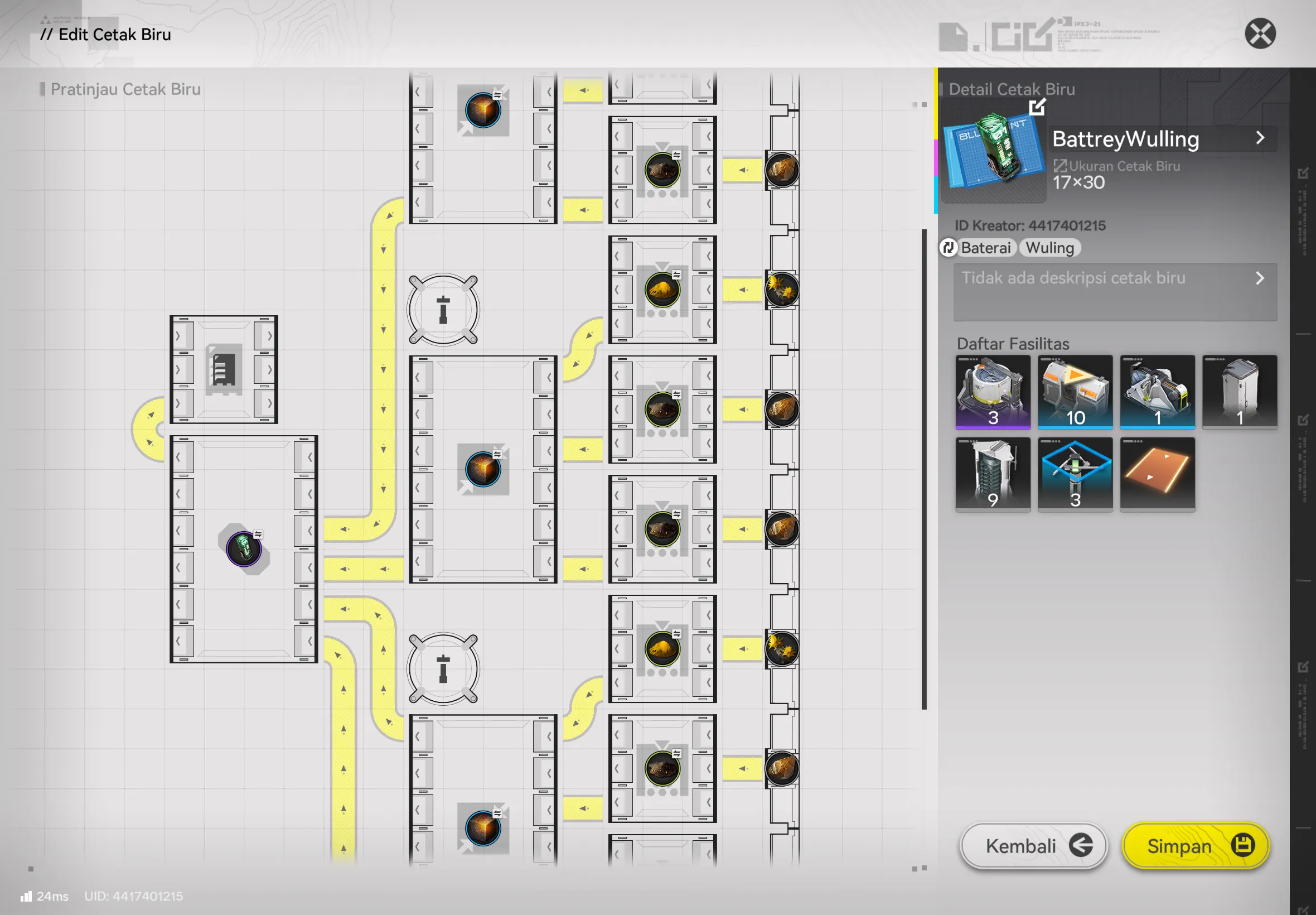The image size is (1316, 915).
Task: Select the facility tile with count 10
Action: click(x=1075, y=392)
